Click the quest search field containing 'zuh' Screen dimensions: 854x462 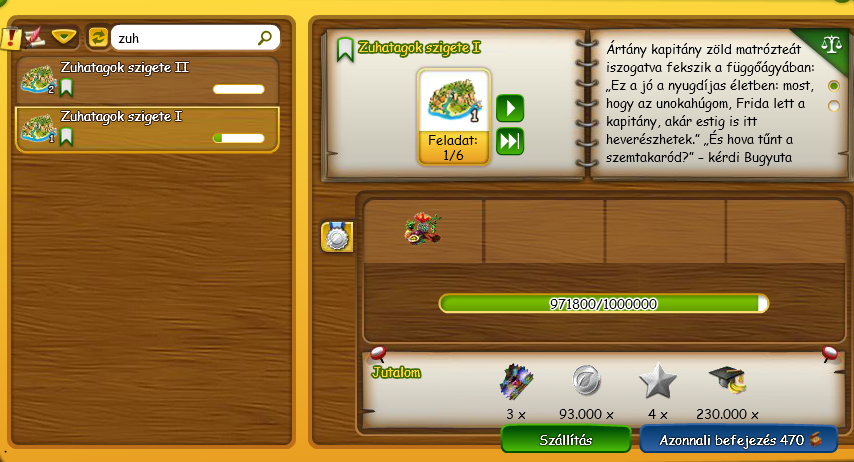click(x=184, y=38)
